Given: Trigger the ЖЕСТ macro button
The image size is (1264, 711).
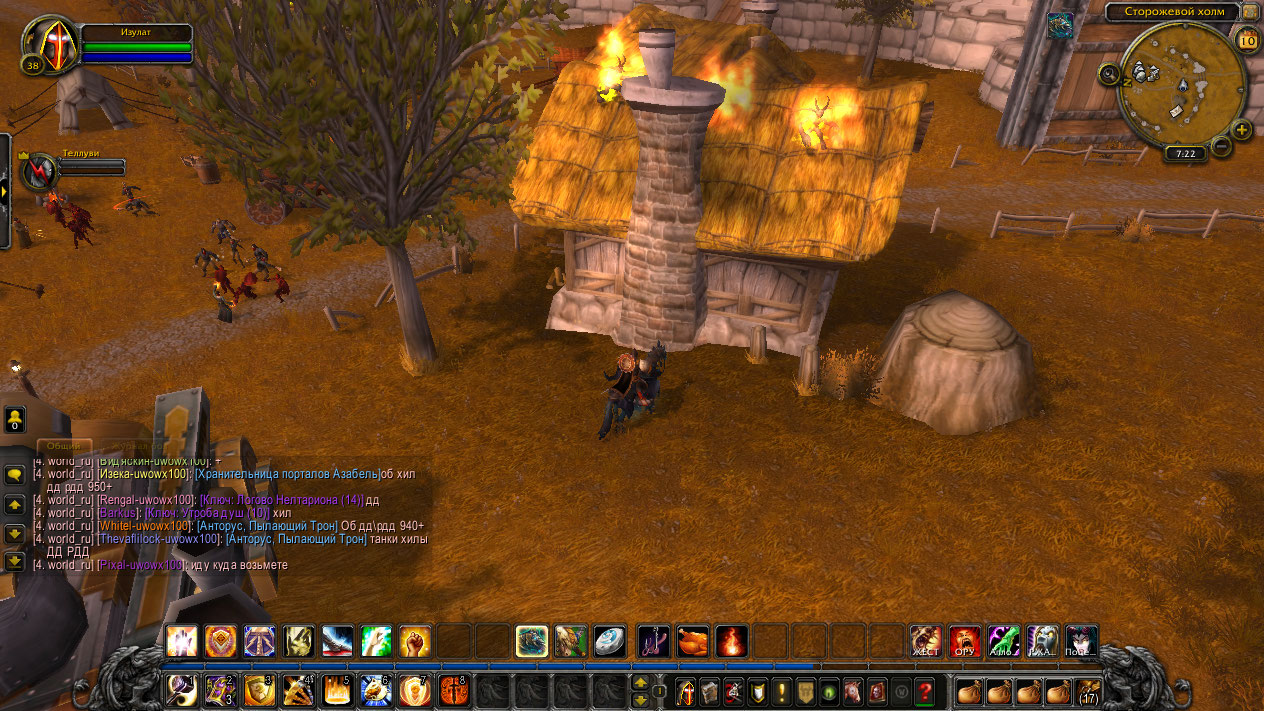Looking at the screenshot, I should click(x=926, y=641).
